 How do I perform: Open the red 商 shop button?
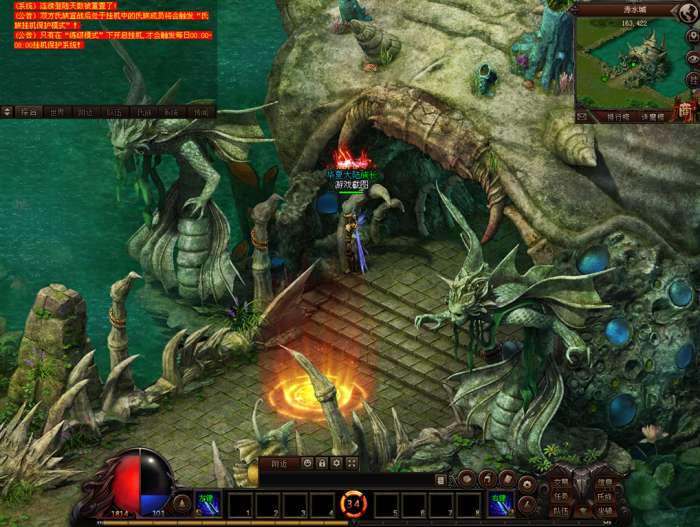(685, 110)
